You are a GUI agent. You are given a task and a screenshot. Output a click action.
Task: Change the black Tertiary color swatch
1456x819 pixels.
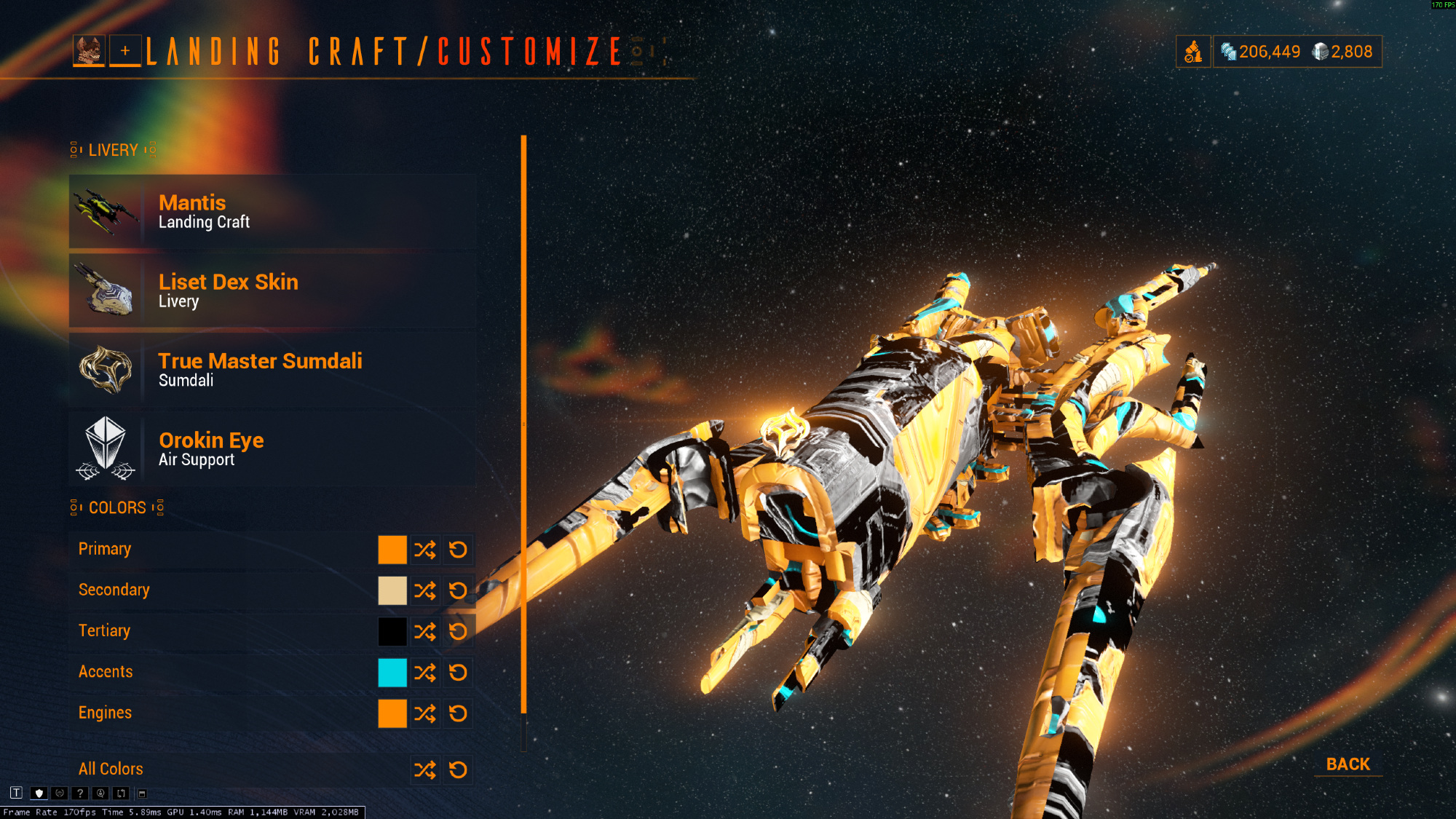tap(392, 631)
